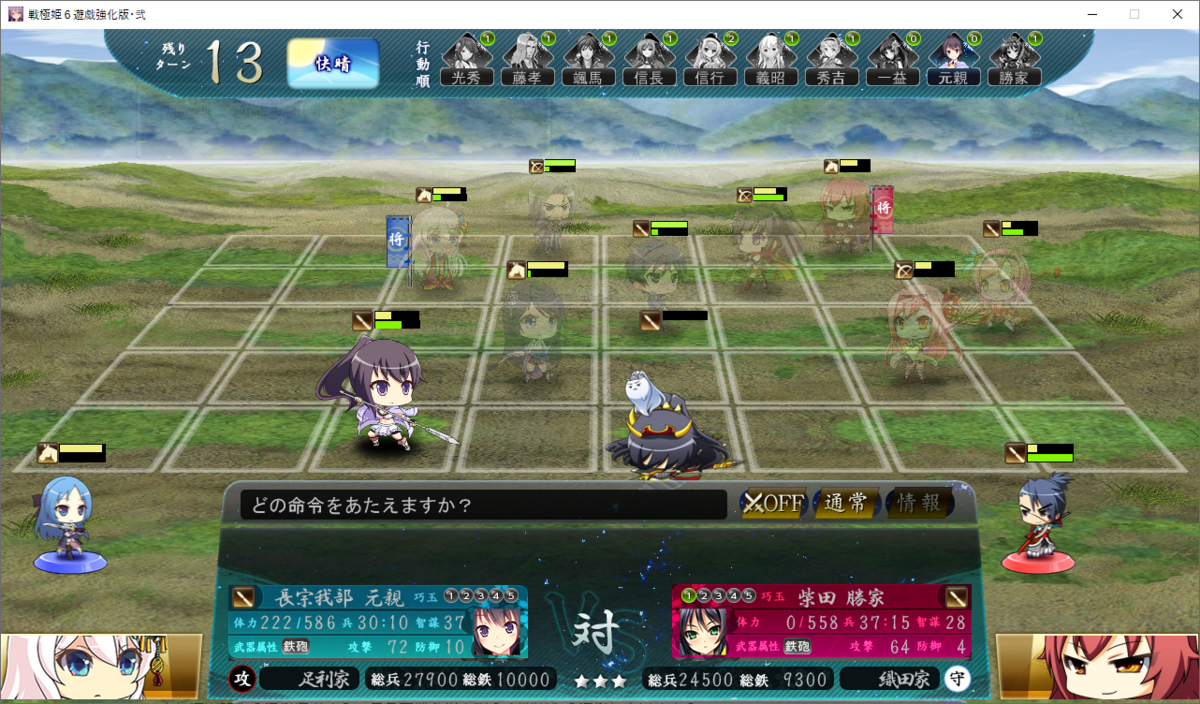Choose highlighted 元親 turn order portrait
Viewport: 1200px width, 704px height.
pyautogui.click(x=953, y=60)
